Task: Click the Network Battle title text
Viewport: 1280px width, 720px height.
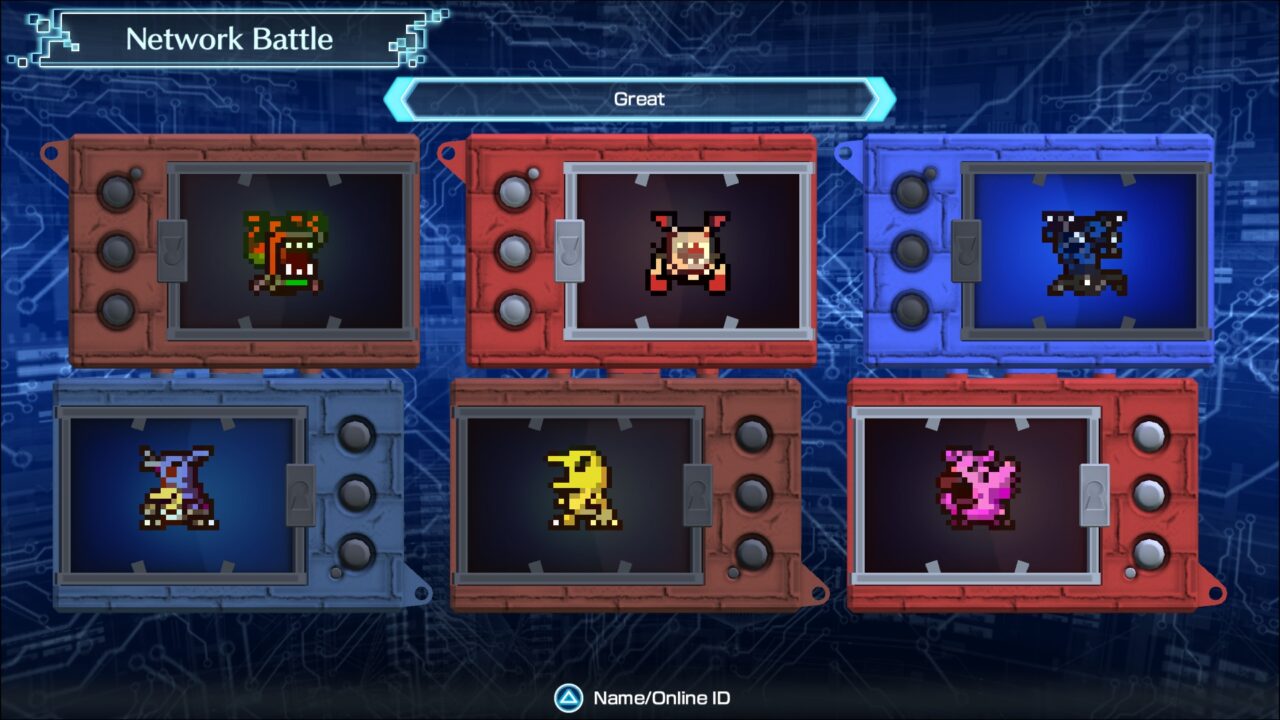Action: pos(232,40)
